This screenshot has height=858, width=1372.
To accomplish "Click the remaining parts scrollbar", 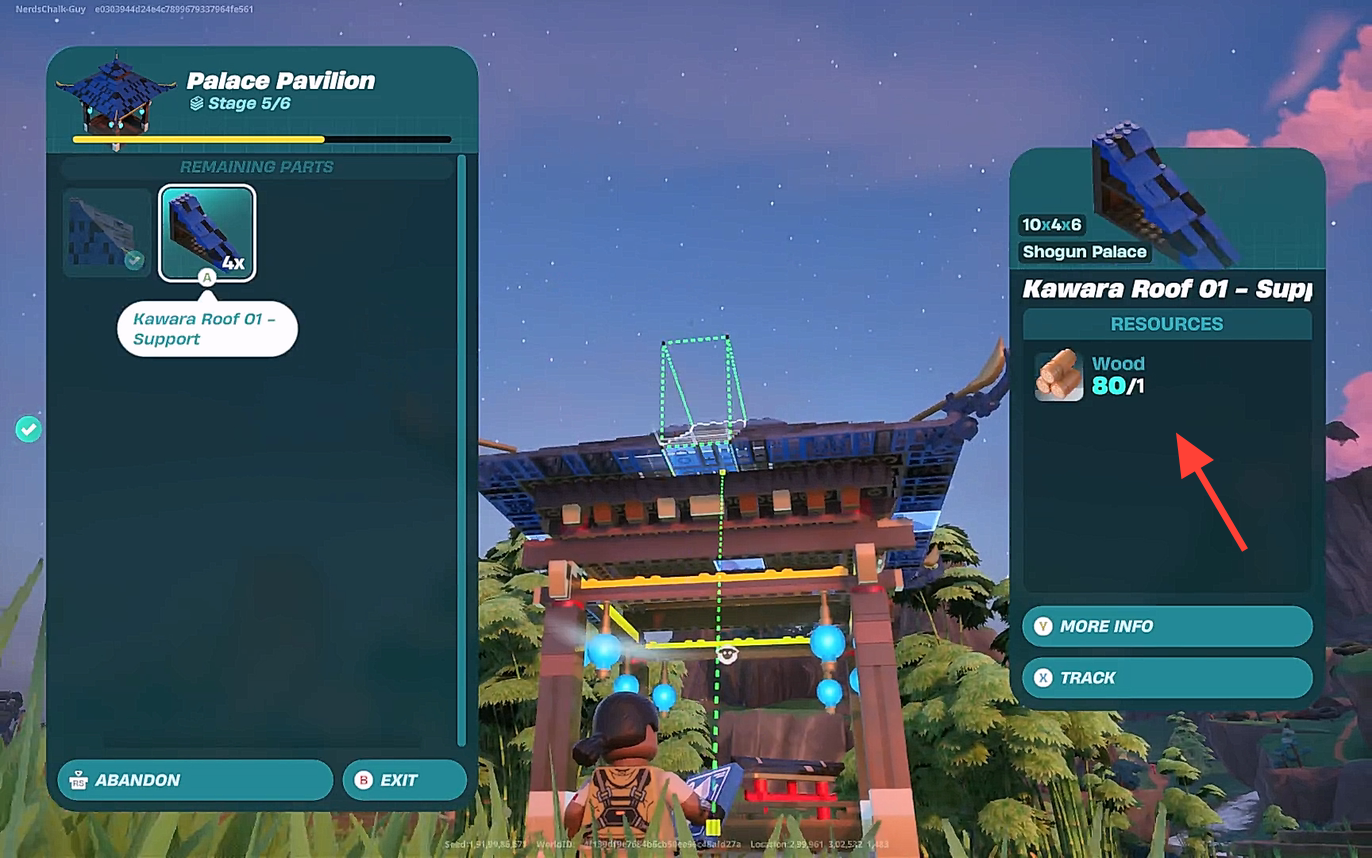I will coord(461,450).
